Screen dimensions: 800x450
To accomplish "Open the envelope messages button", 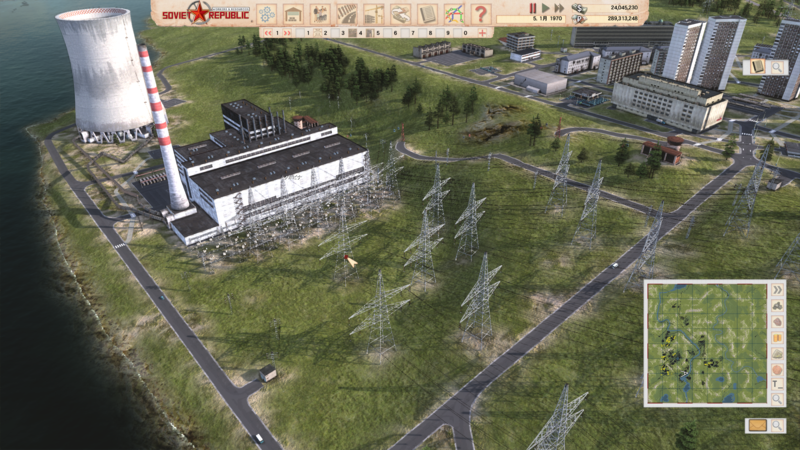I will pyautogui.click(x=755, y=425).
